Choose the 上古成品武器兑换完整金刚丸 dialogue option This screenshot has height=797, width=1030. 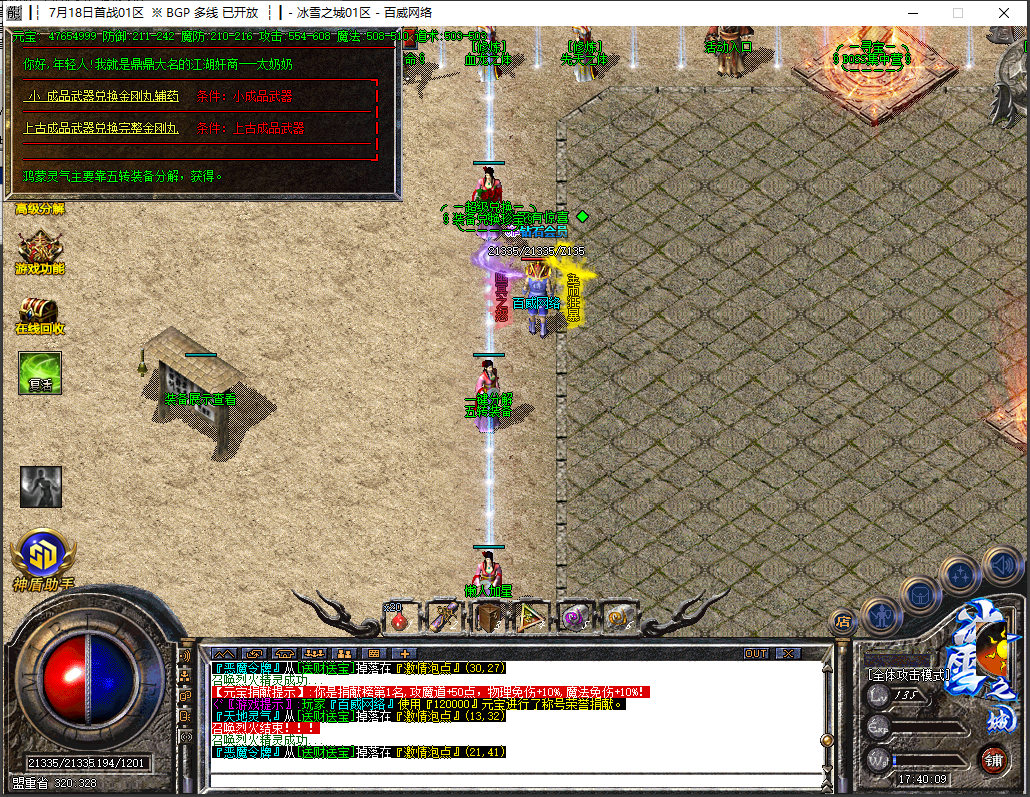coord(101,129)
